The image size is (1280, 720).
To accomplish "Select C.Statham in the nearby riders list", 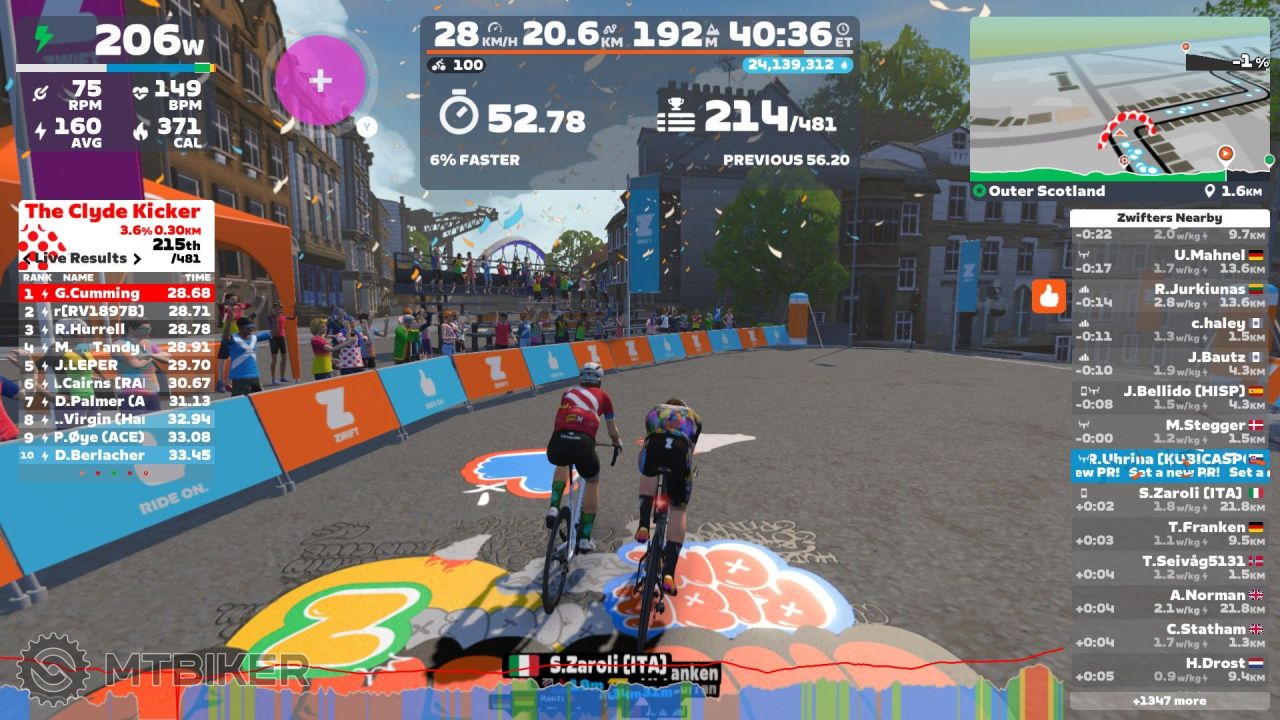I will click(1169, 635).
